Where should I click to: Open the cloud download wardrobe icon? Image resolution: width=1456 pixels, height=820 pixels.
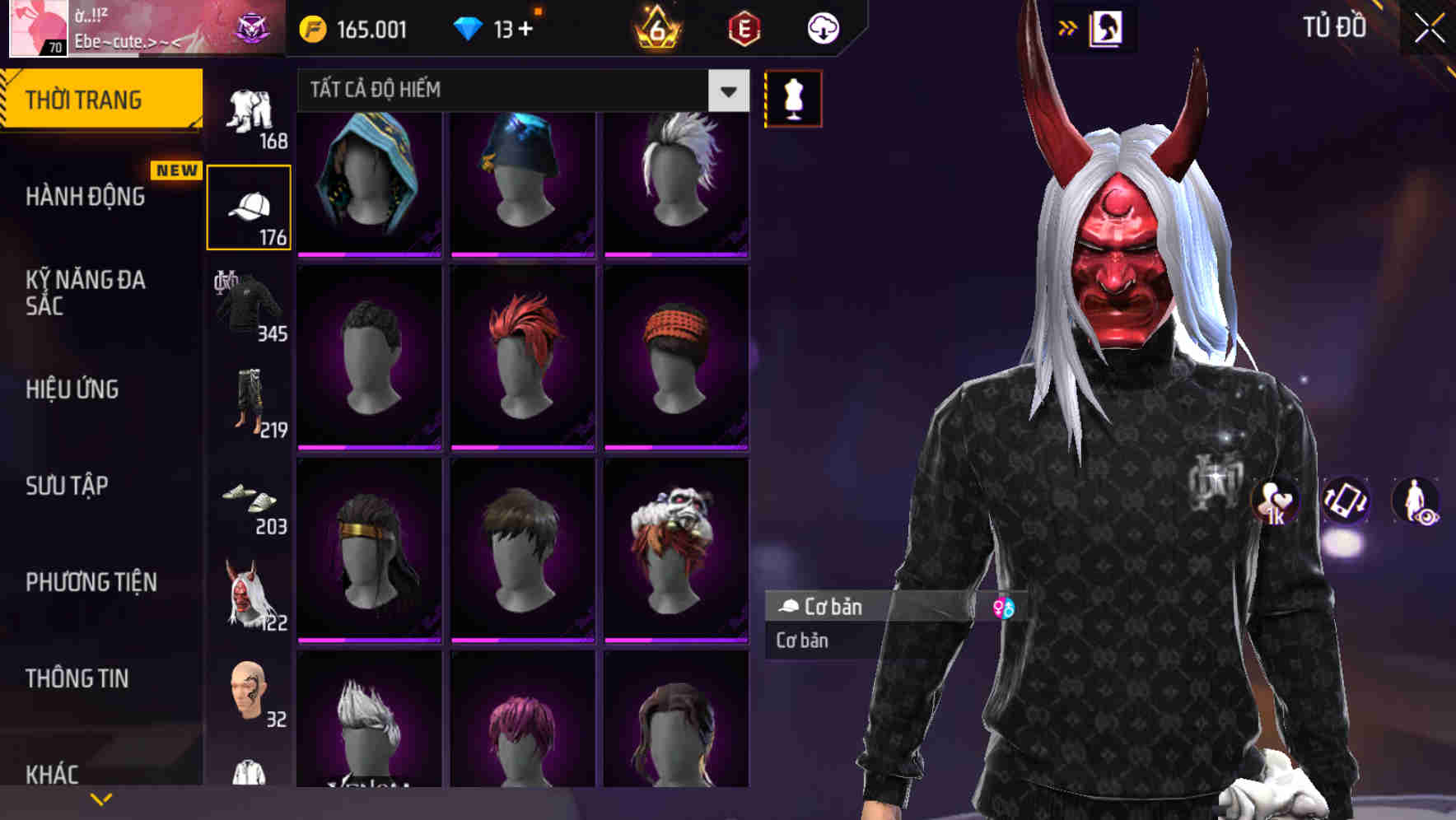click(x=822, y=27)
